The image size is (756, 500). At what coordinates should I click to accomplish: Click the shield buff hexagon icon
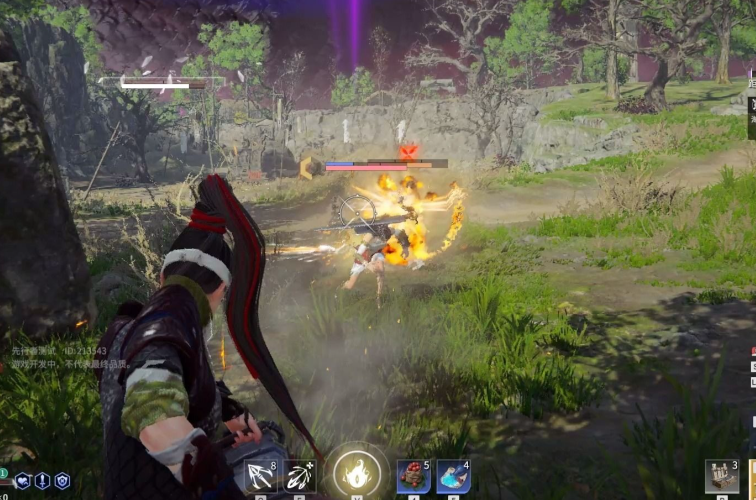click(62, 481)
